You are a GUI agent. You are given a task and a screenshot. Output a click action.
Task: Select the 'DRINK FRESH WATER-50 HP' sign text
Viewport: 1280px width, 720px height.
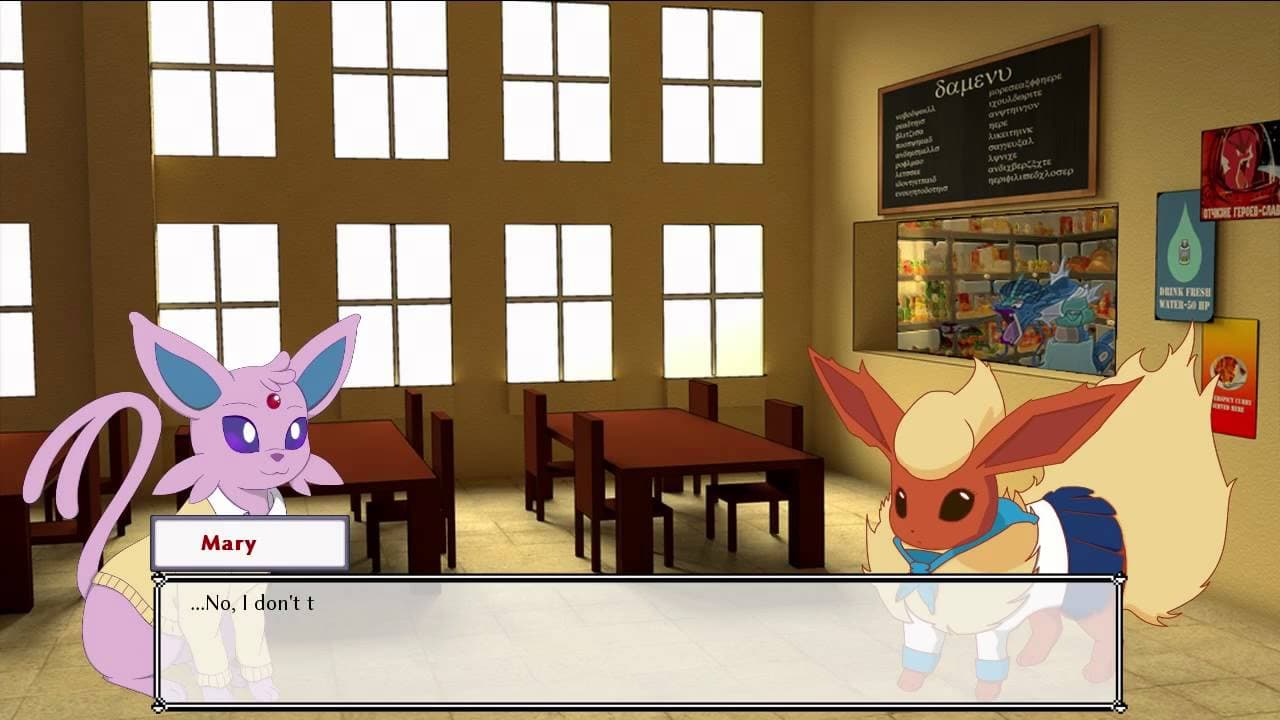pyautogui.click(x=1184, y=297)
